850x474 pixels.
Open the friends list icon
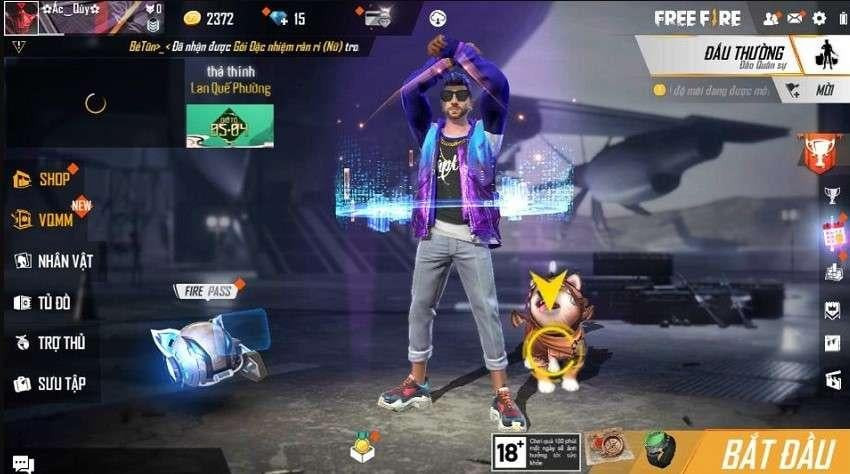click(x=771, y=18)
